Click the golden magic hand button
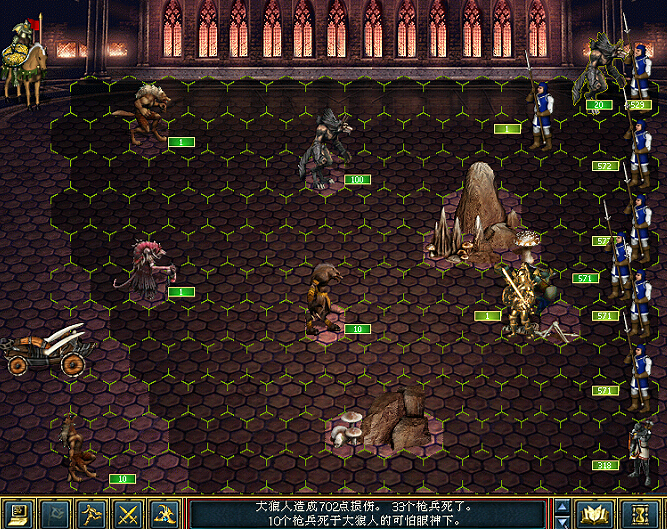Image resolution: width=667 pixels, height=529 pixels. (163, 514)
